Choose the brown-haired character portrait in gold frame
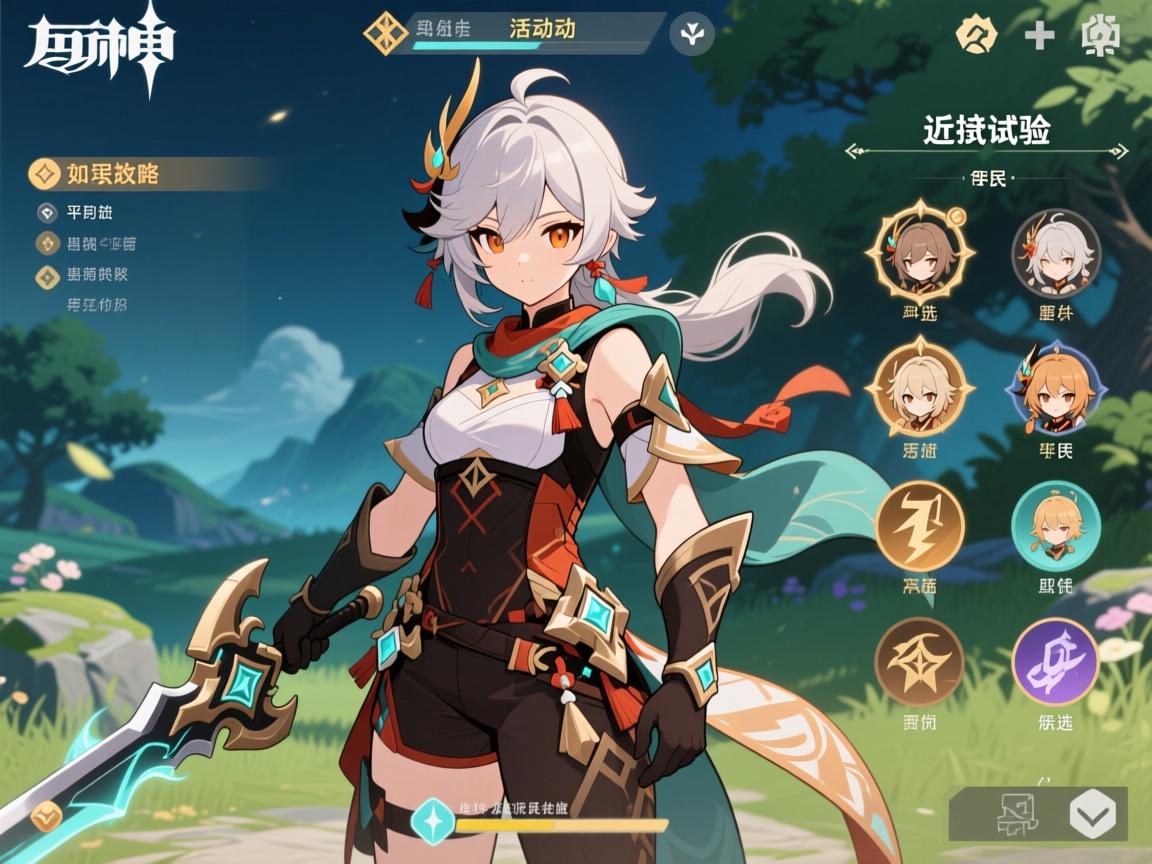 pyautogui.click(x=919, y=250)
